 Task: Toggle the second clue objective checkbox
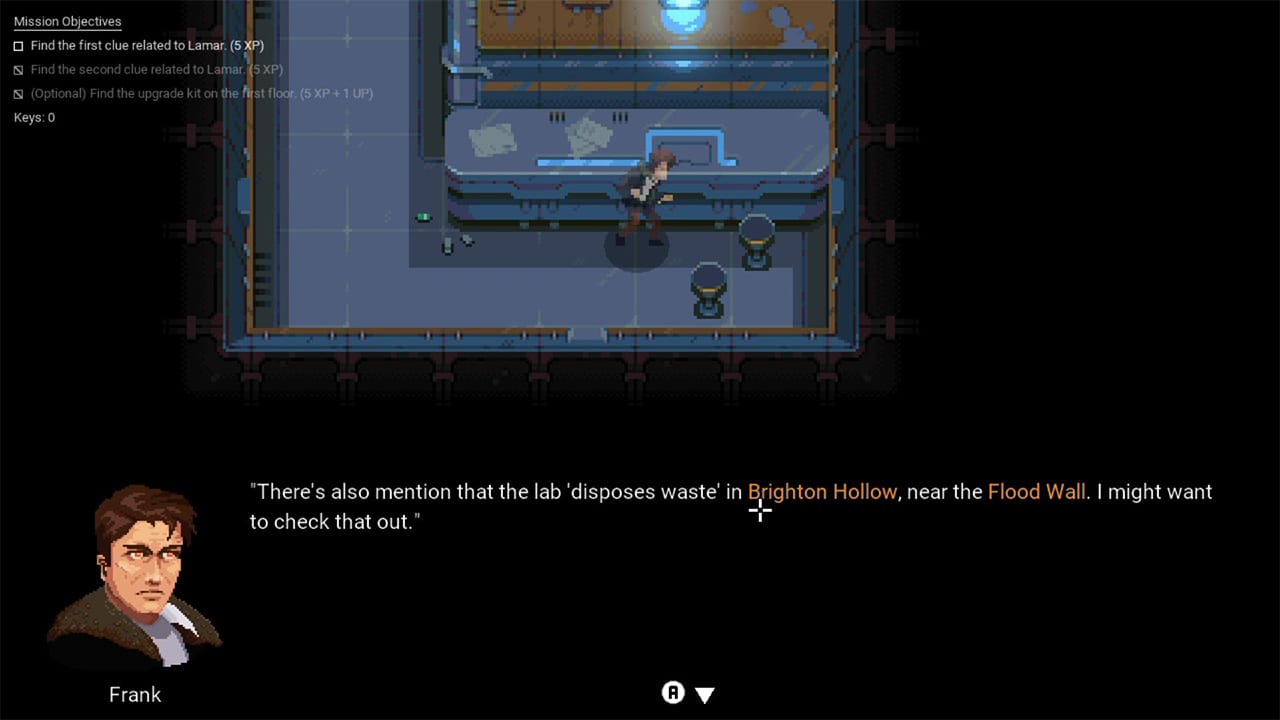(x=17, y=69)
